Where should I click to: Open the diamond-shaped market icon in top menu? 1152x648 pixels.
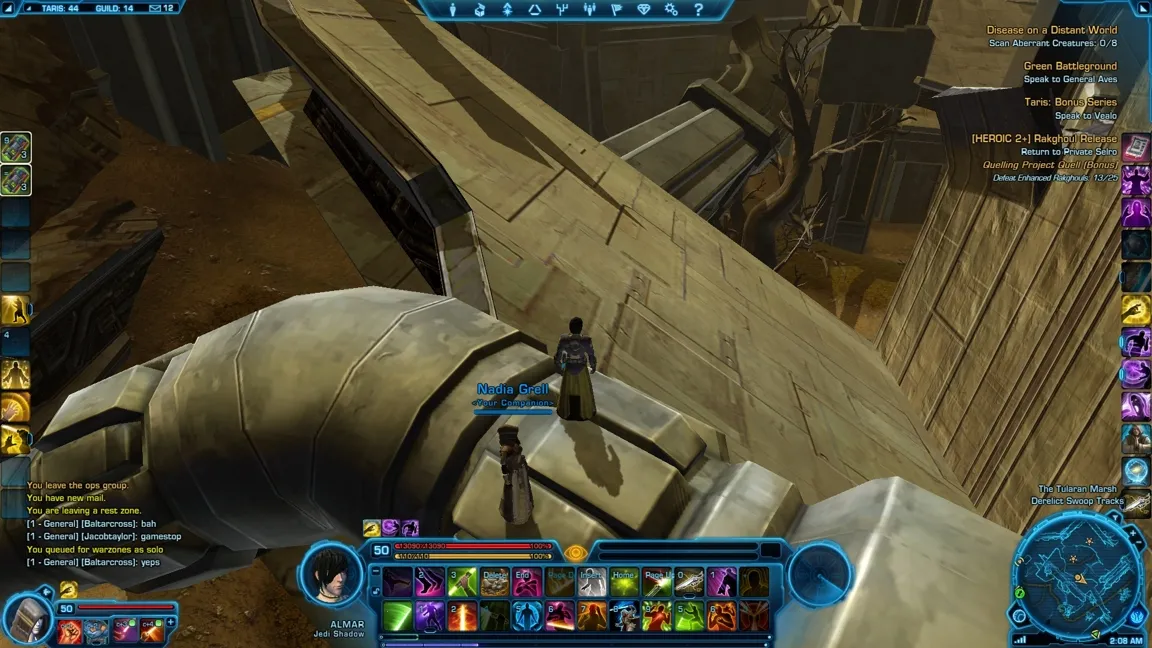pyautogui.click(x=645, y=10)
